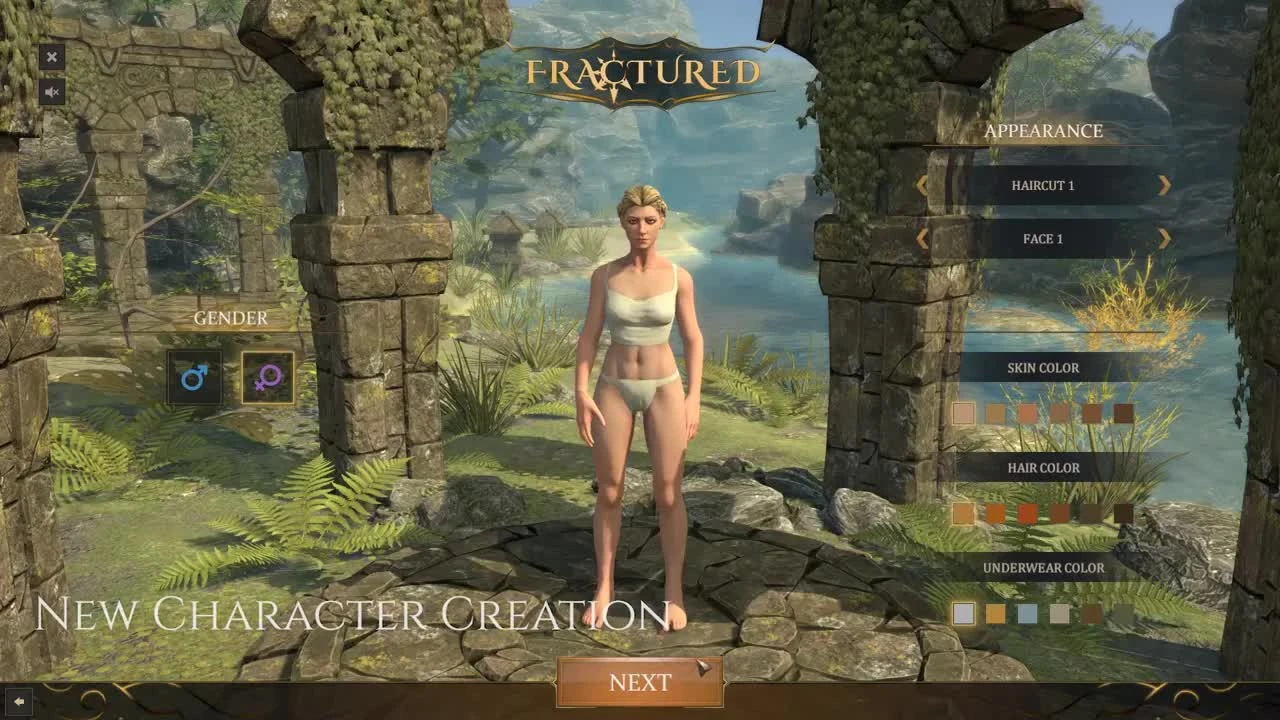Click the X icon in the top-left corner

[x=52, y=57]
